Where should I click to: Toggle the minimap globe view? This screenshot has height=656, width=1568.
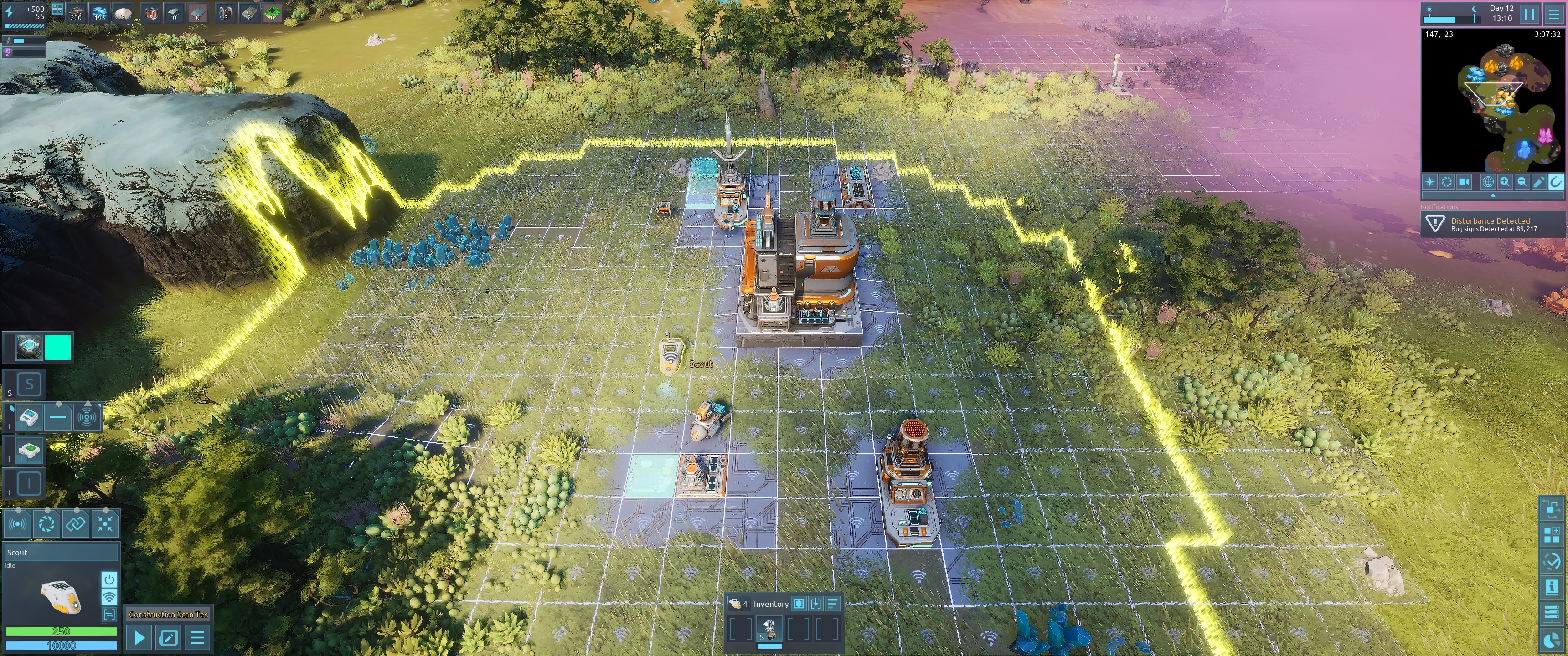point(1488,182)
